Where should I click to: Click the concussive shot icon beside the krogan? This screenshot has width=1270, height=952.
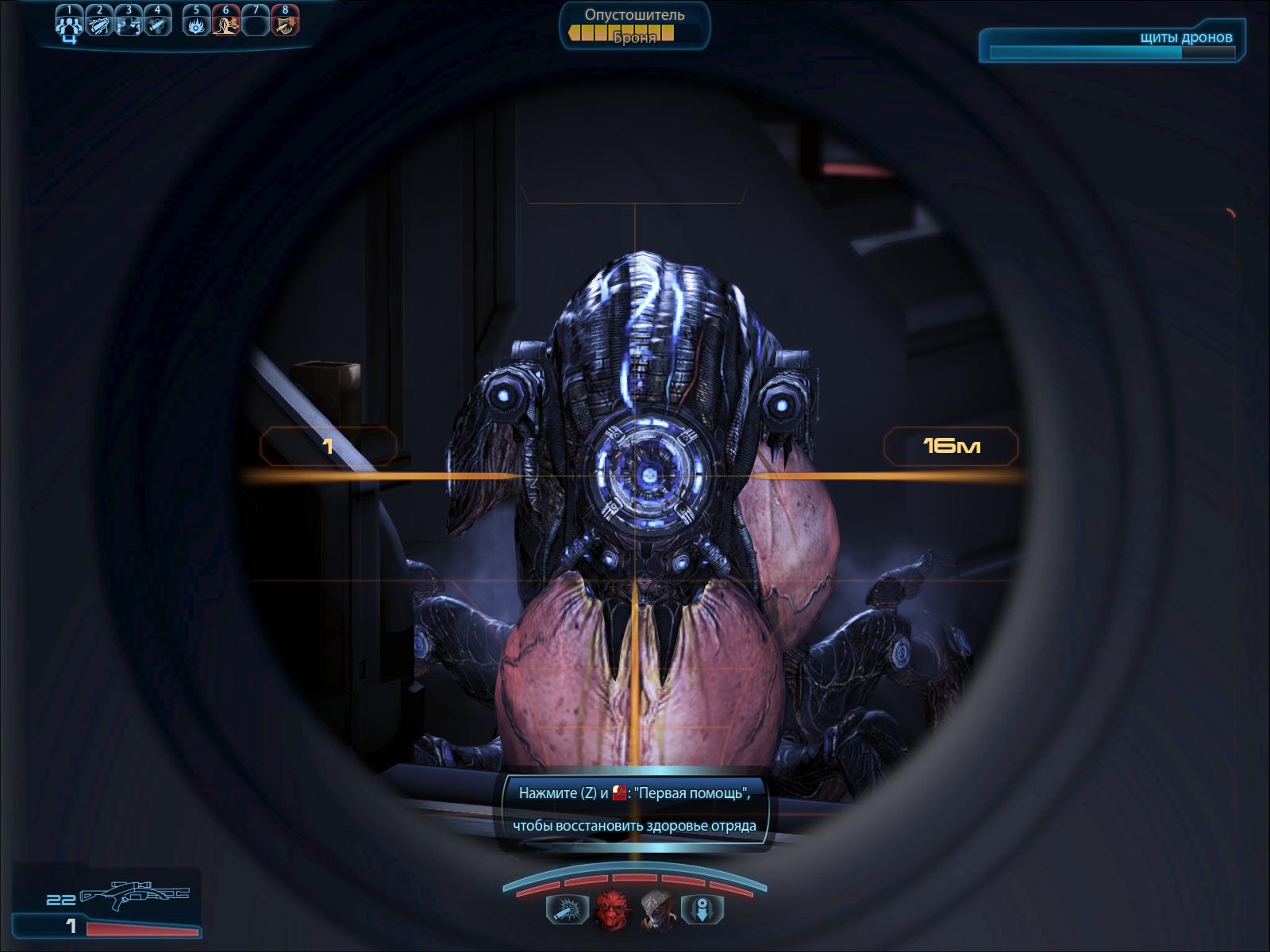pyautogui.click(x=567, y=909)
